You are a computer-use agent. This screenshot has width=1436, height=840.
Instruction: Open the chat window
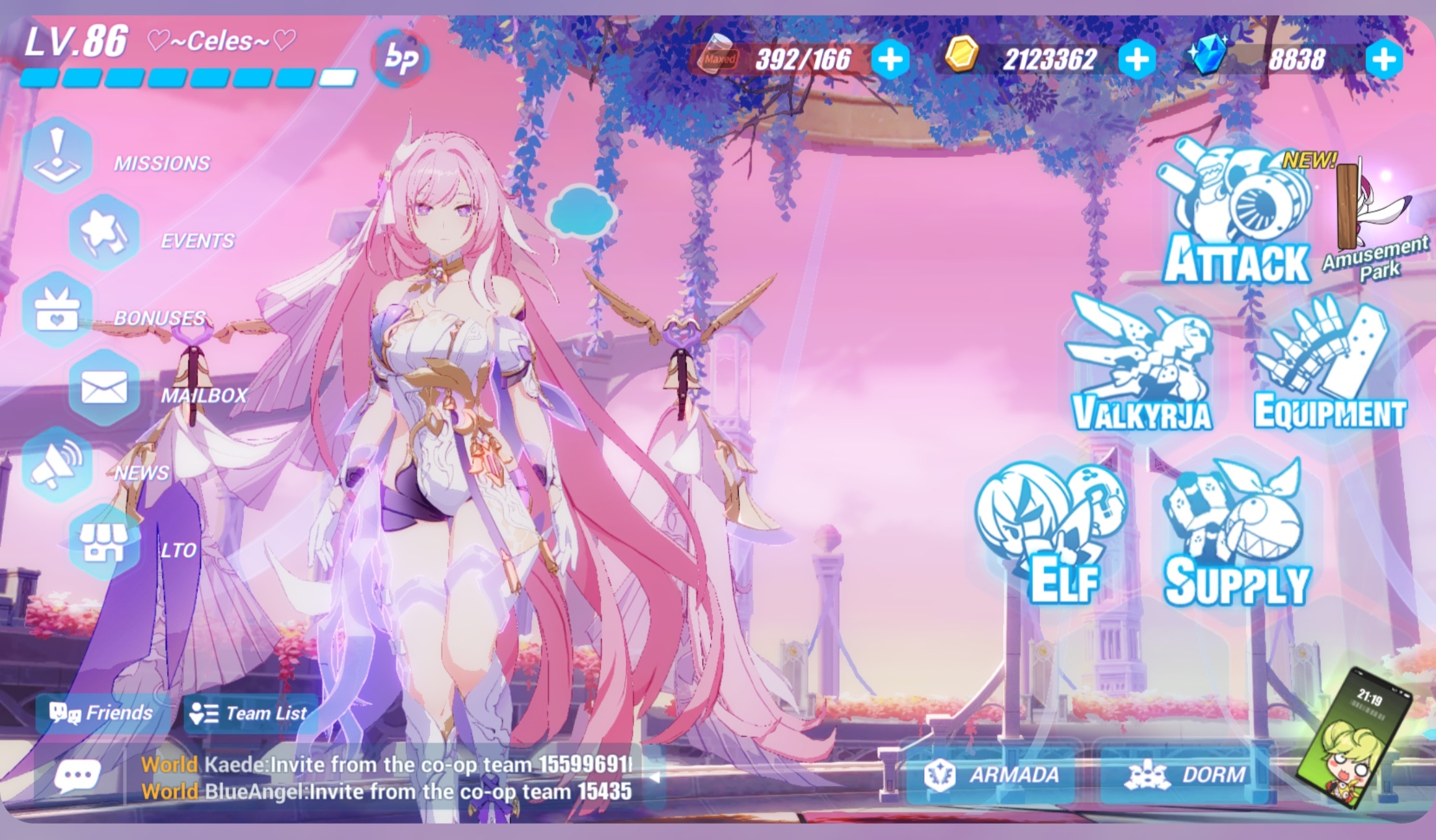(x=76, y=774)
